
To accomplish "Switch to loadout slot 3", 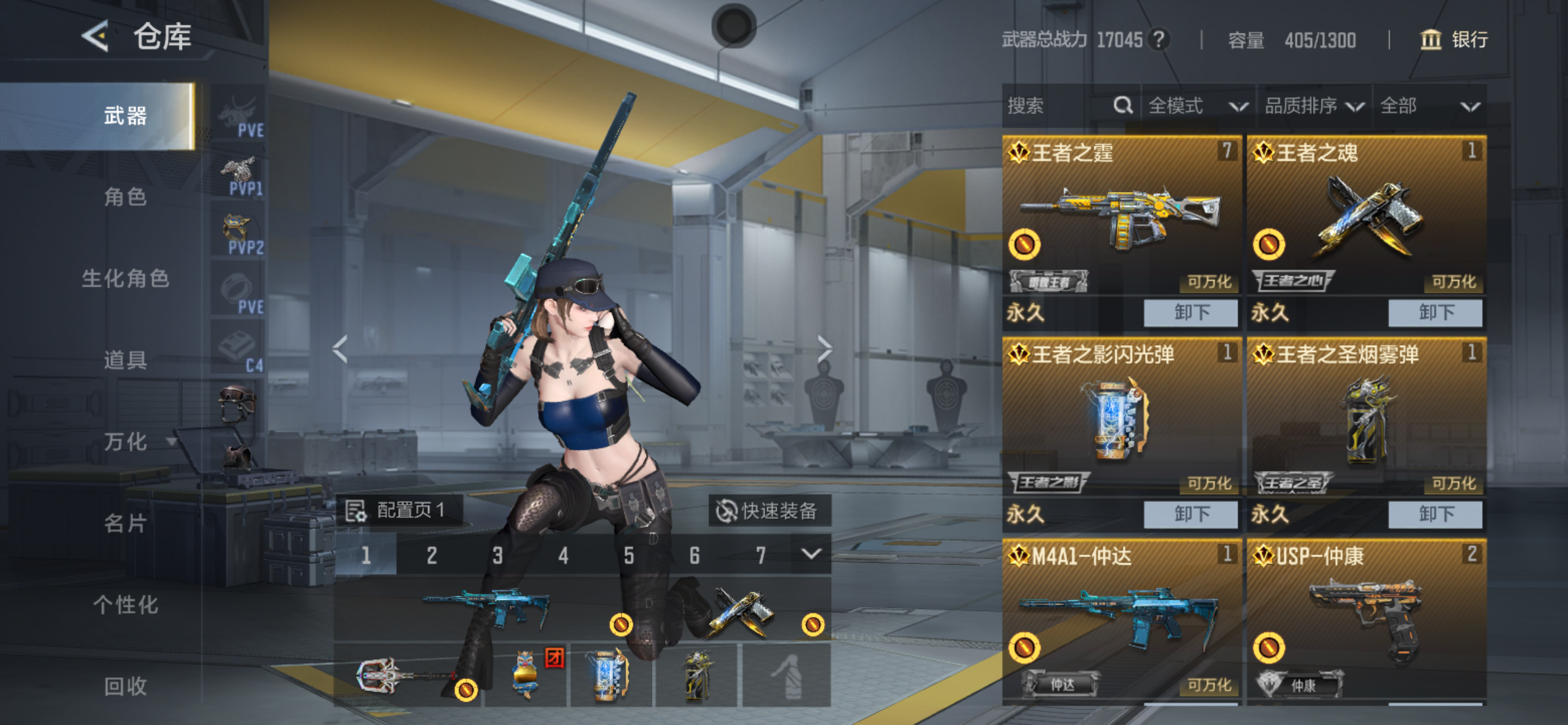I will (x=497, y=555).
